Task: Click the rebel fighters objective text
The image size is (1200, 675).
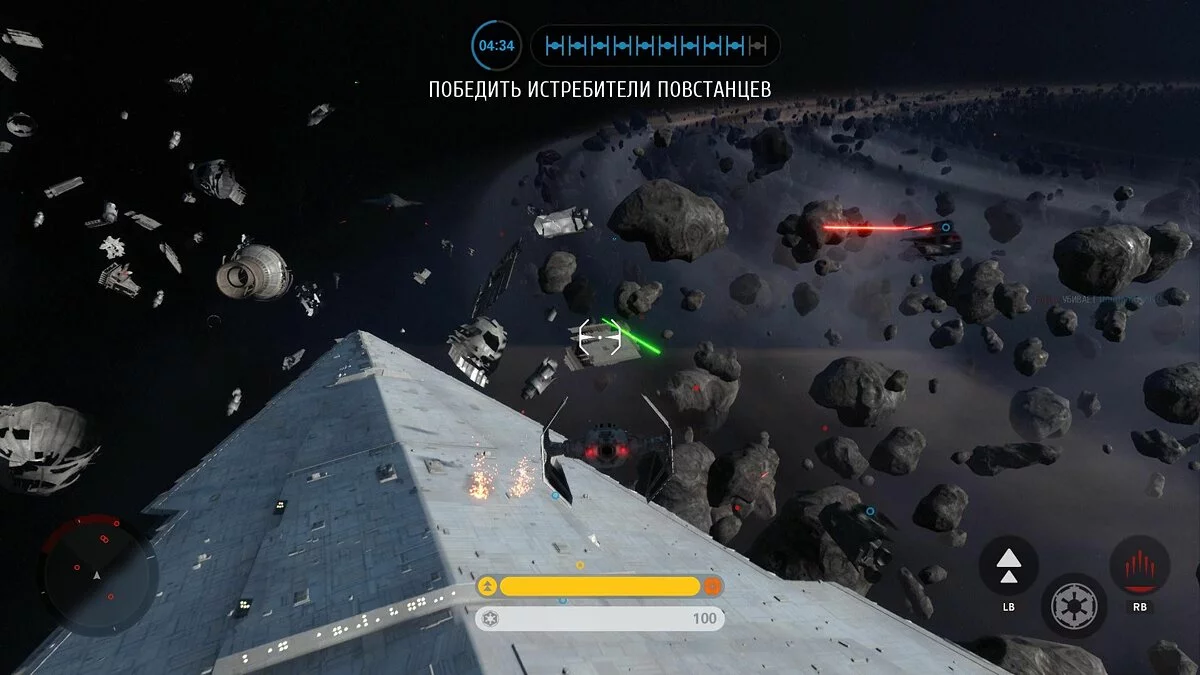Action: (x=599, y=89)
